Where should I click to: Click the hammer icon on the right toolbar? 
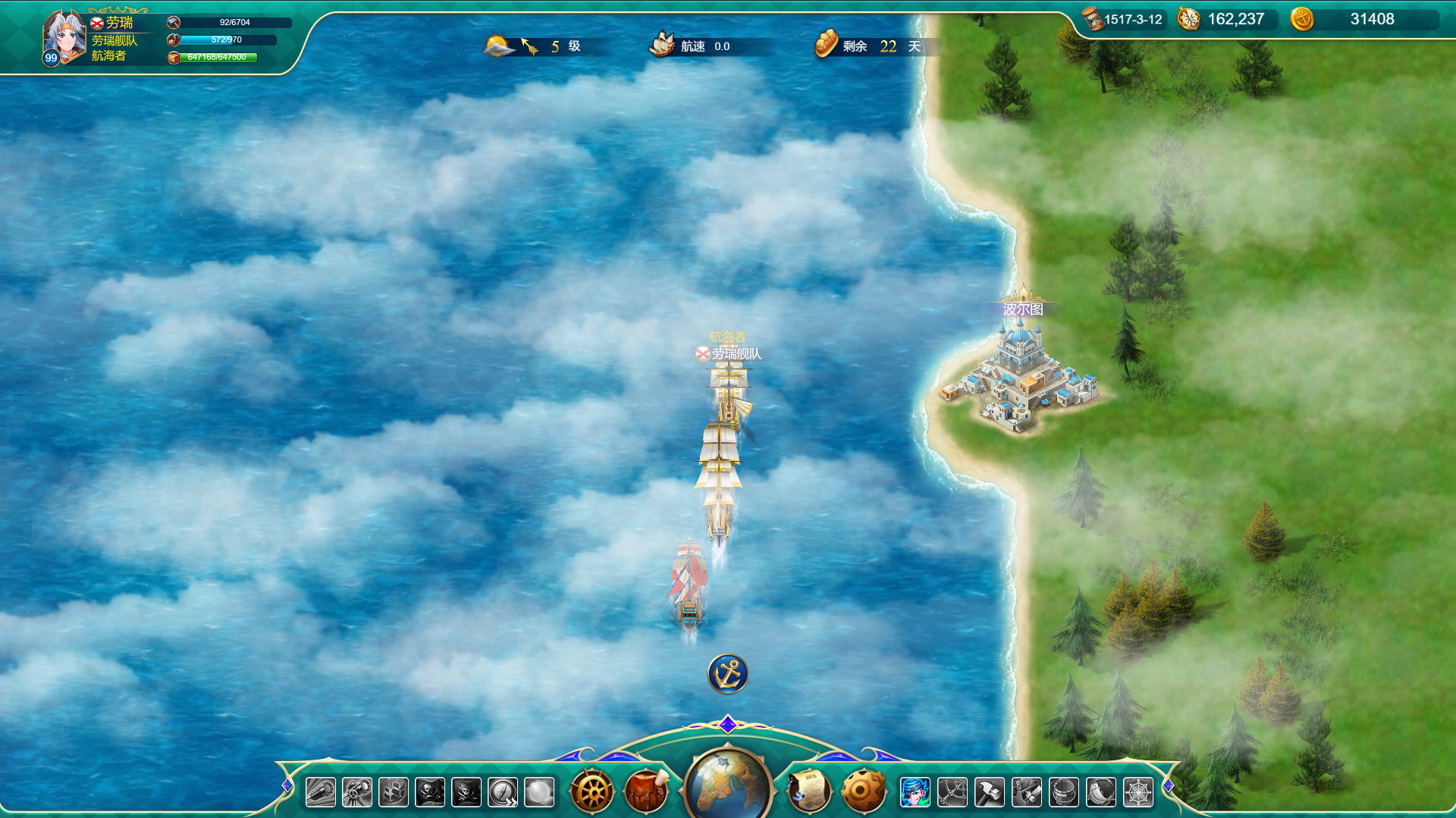(x=989, y=790)
